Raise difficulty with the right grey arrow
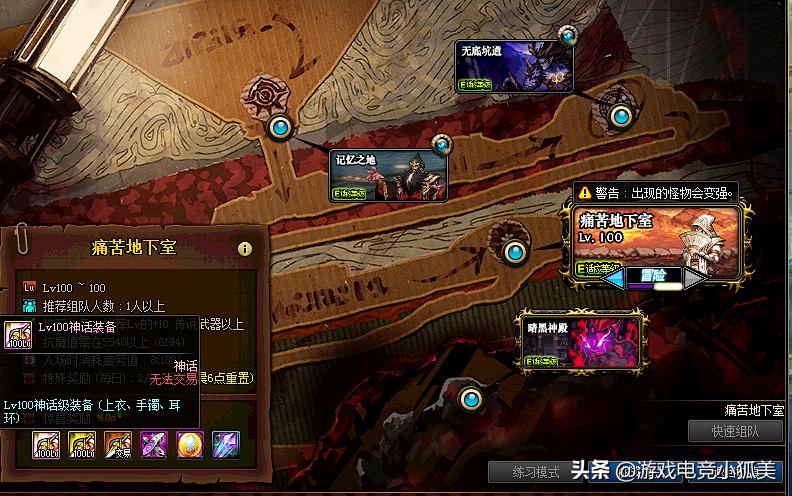The width and height of the screenshot is (792, 496). point(694,279)
